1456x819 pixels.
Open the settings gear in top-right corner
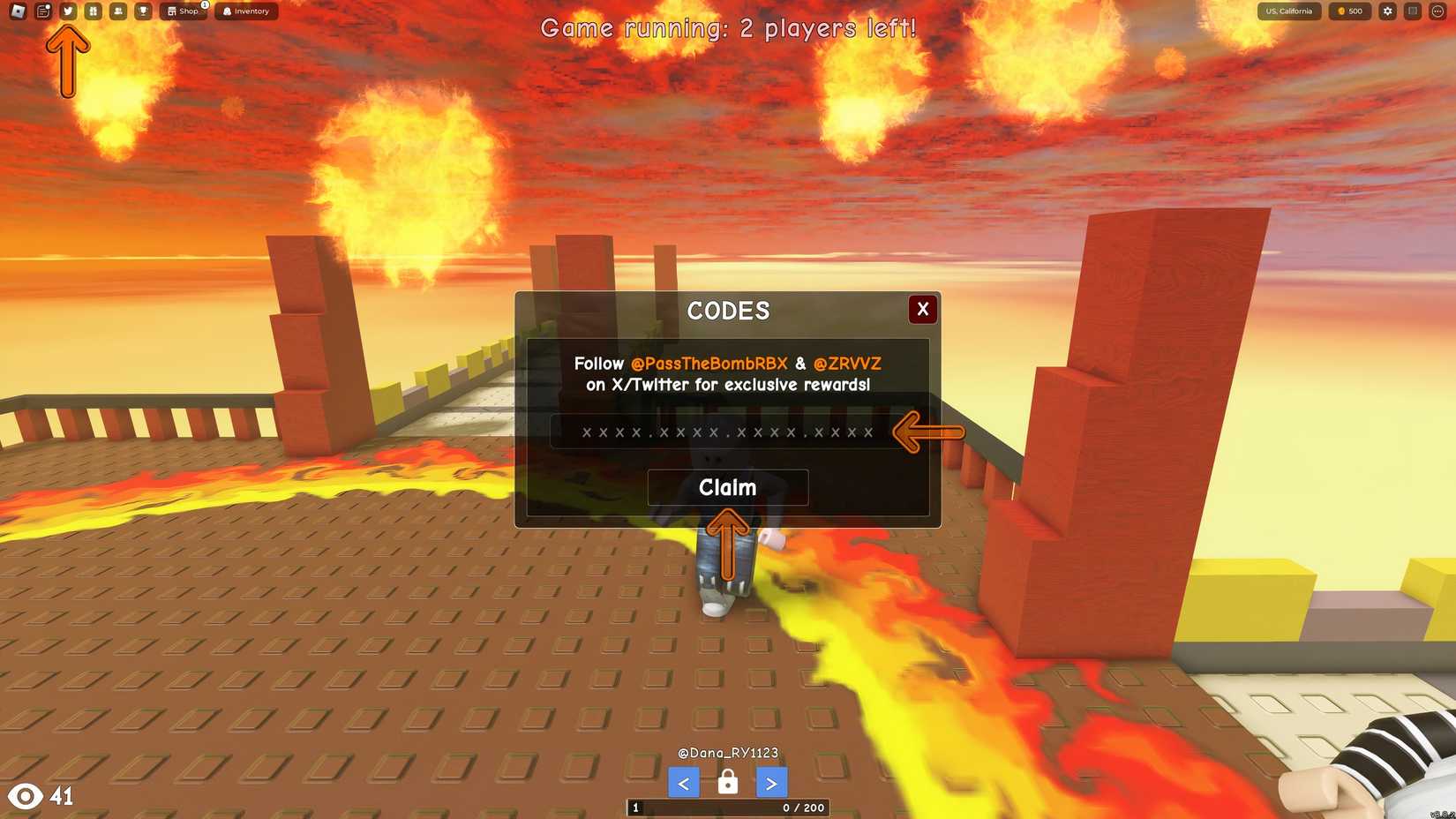coord(1387,11)
